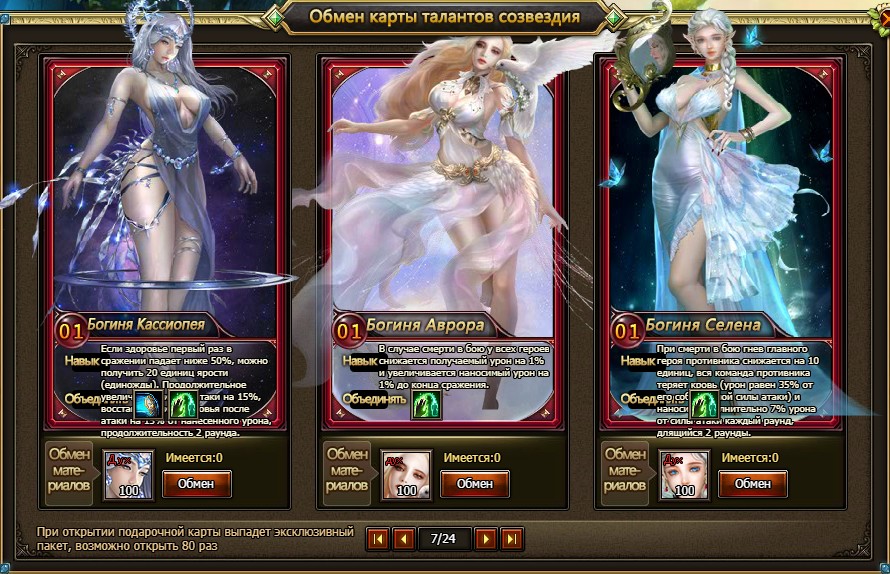Click Аврора's exchange material portrait icon
Viewport: 890px width, 574px height.
(x=407, y=475)
